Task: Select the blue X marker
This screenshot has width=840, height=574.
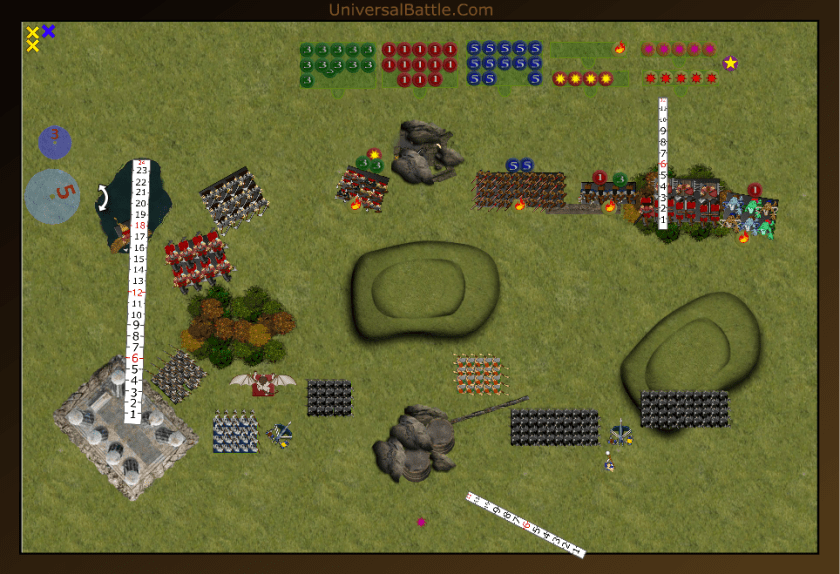Action: click(48, 31)
